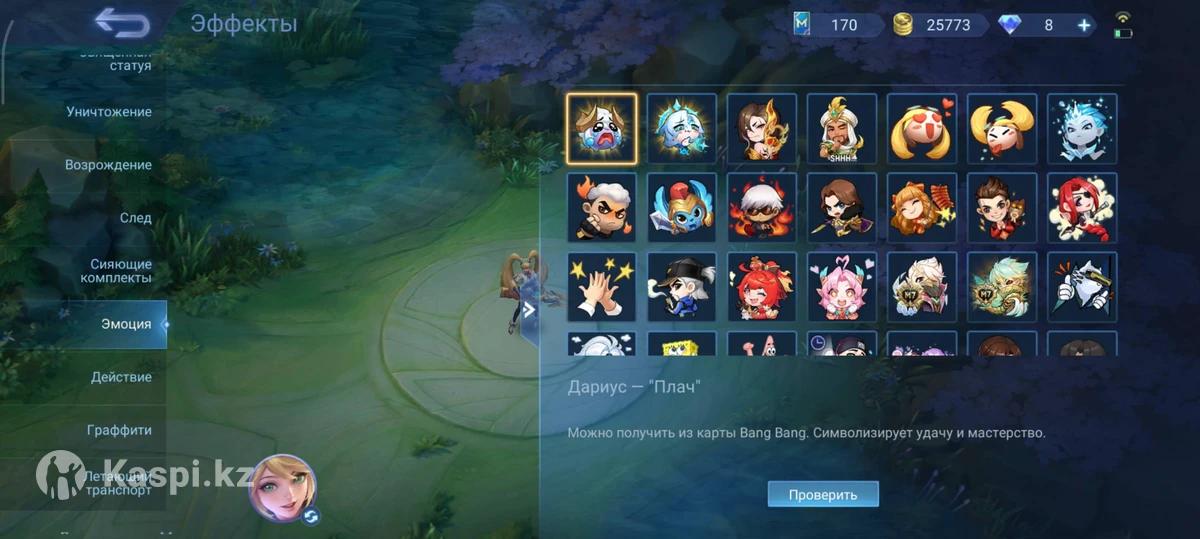Select the high-five hands emote
This screenshot has height=539, width=1200.
click(x=602, y=287)
